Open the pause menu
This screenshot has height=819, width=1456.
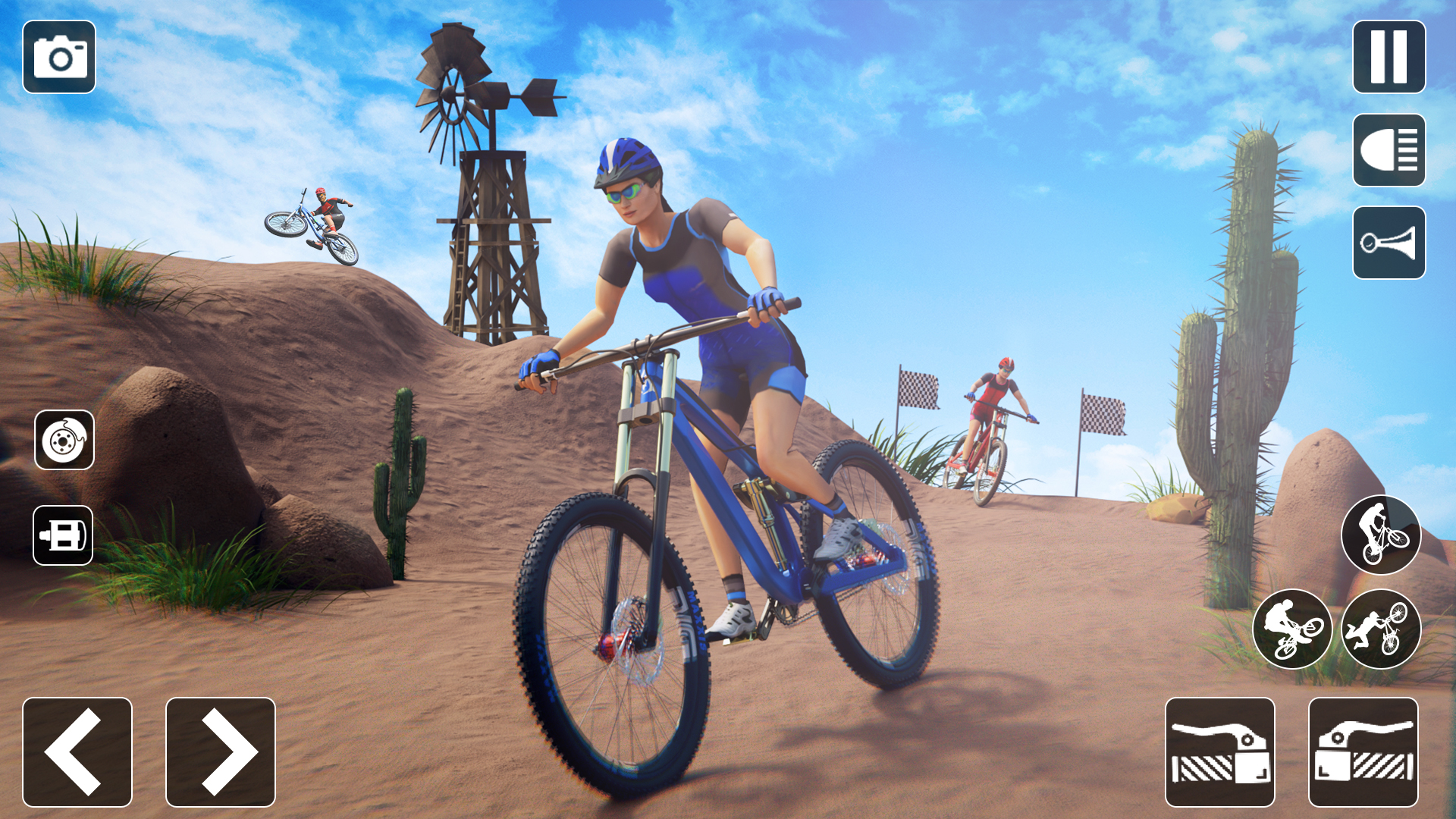[x=1388, y=58]
